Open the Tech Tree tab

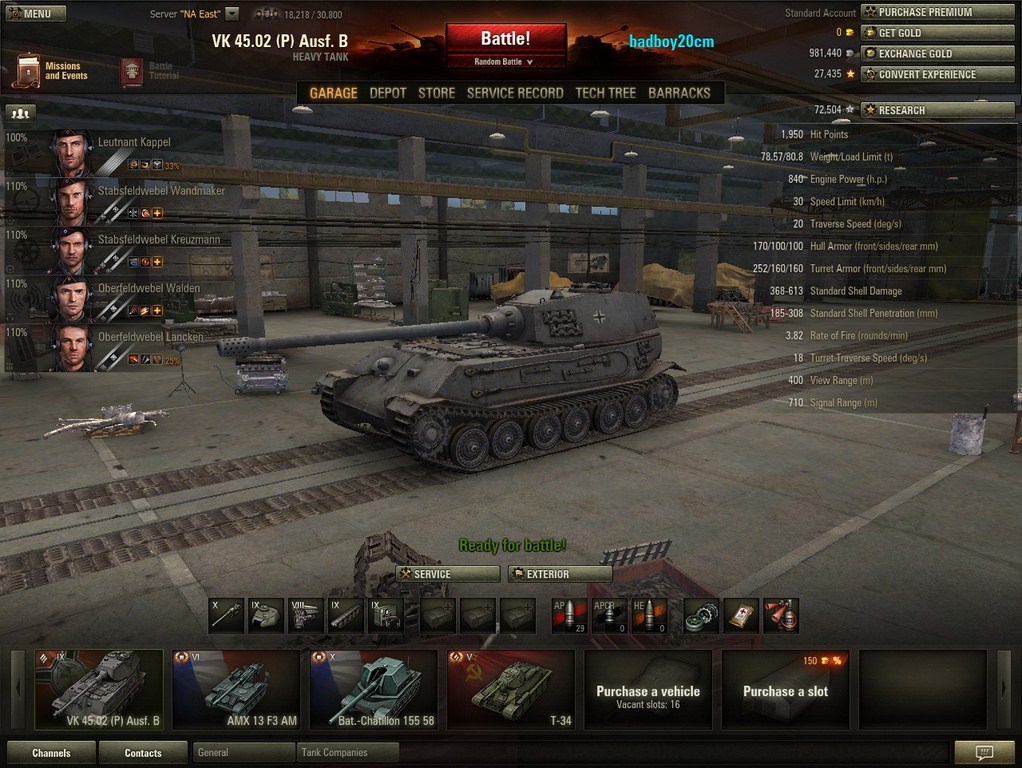(x=605, y=93)
